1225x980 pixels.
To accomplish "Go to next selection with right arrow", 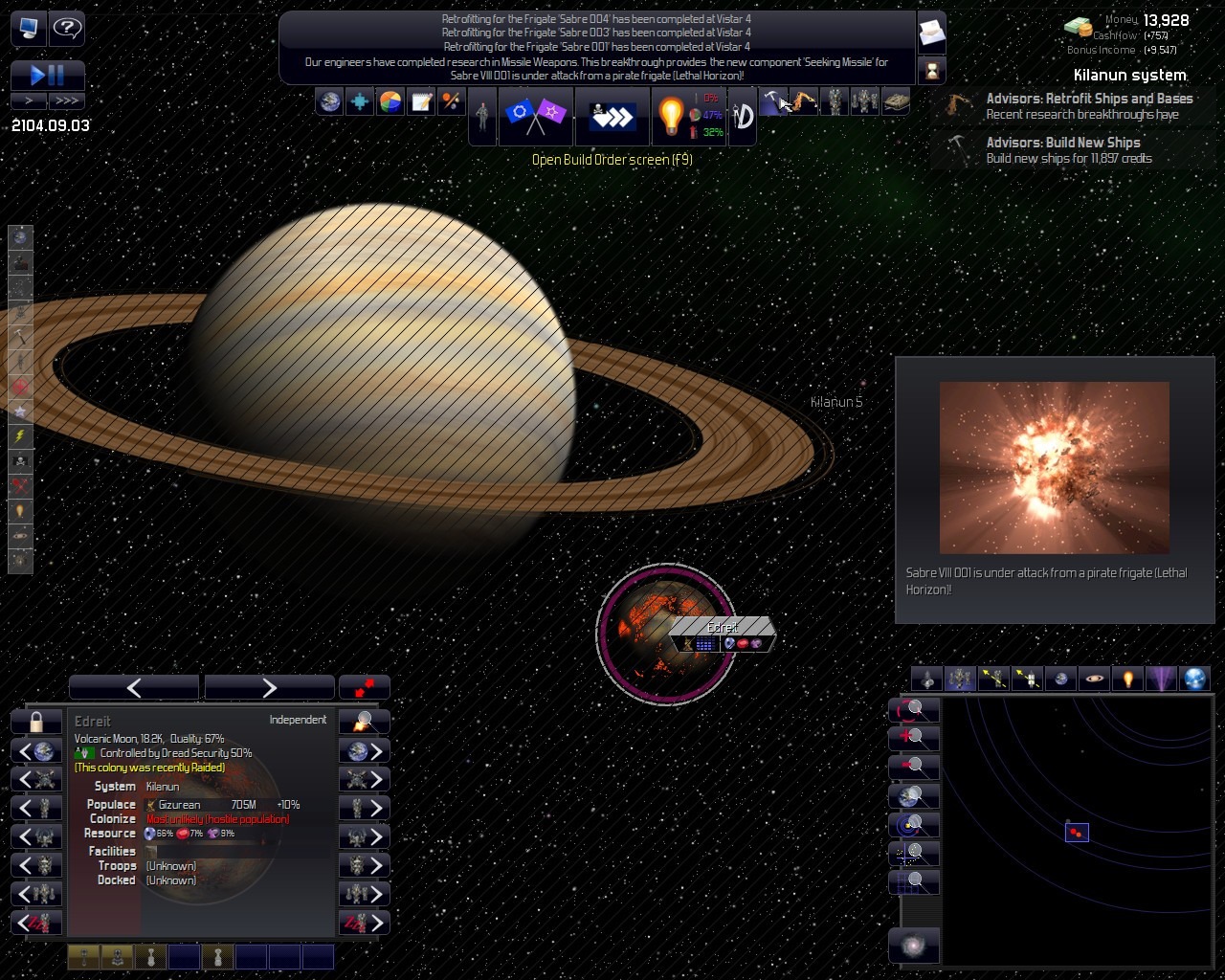I will 269,687.
